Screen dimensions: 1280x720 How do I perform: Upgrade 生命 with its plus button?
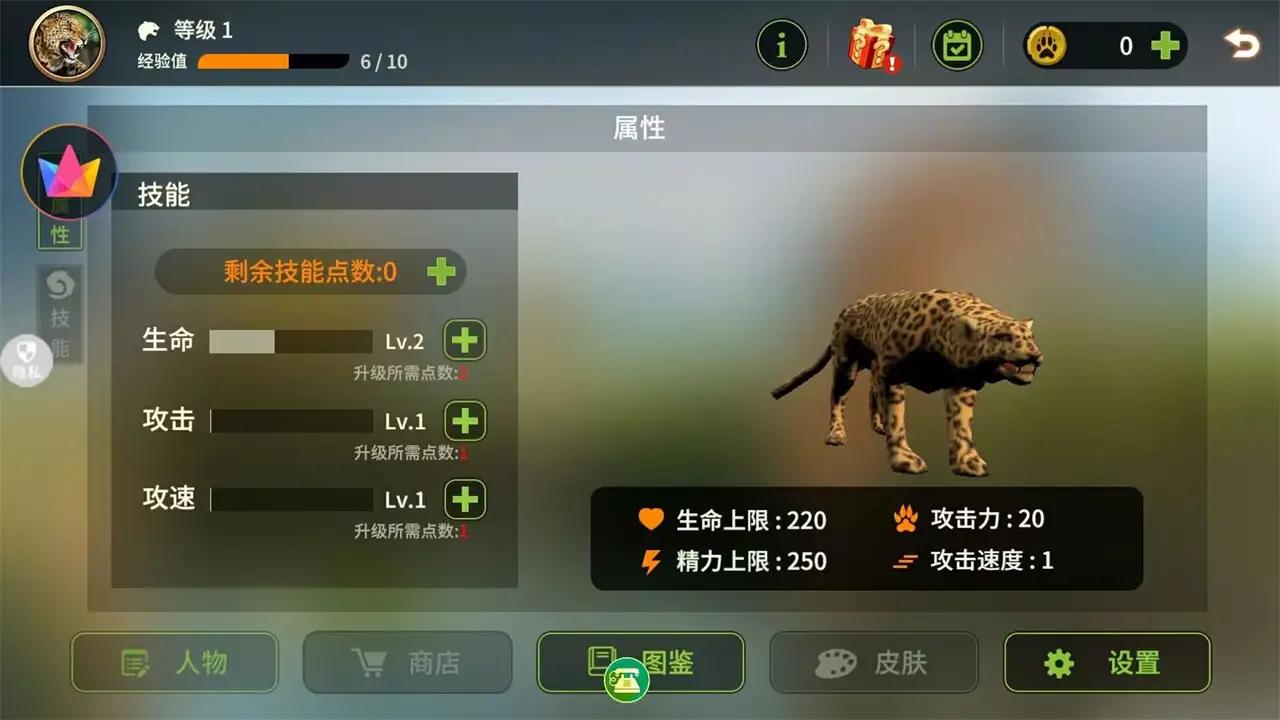[x=464, y=340]
